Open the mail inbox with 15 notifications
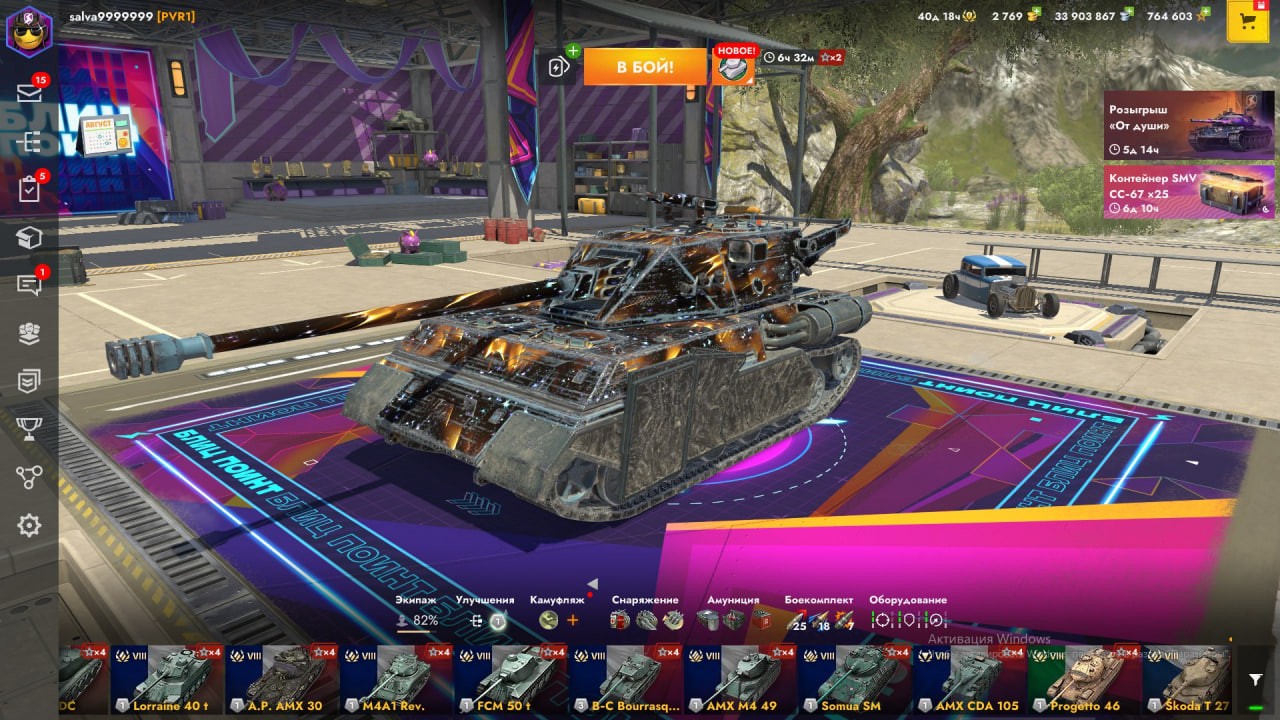The height and width of the screenshot is (720, 1280). [29, 93]
